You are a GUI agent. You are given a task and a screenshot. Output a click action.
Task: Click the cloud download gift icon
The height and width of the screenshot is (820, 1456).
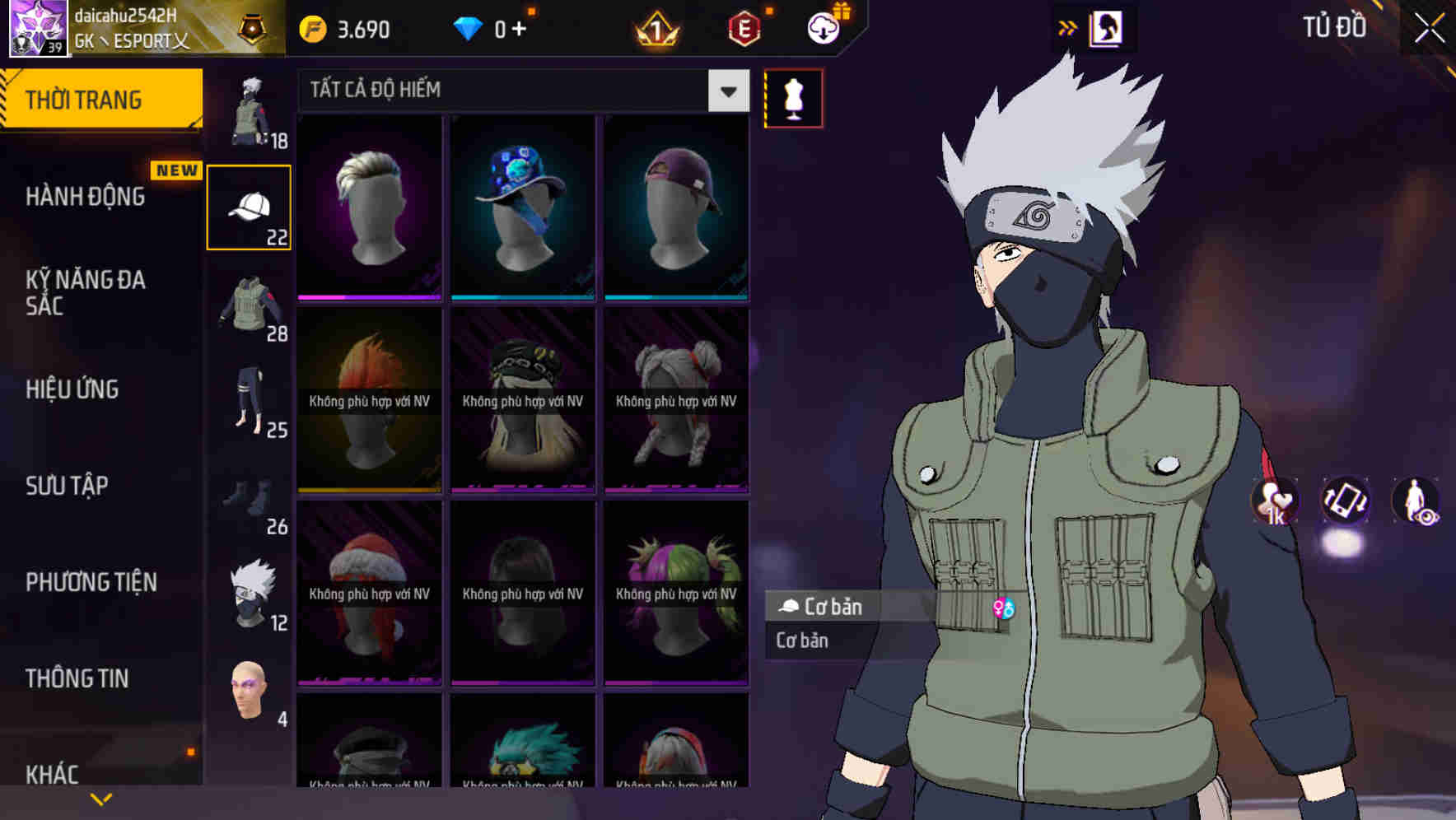click(824, 28)
